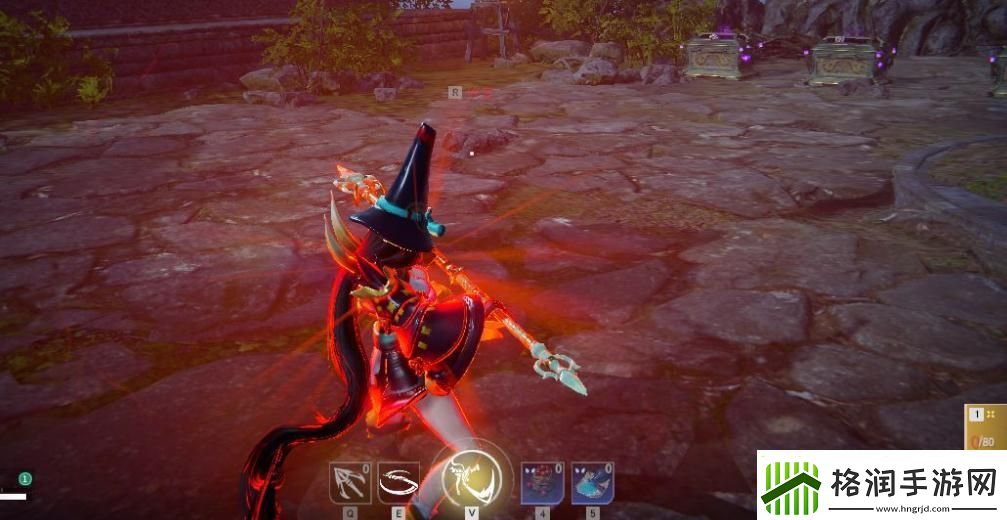This screenshot has width=1007, height=520.
Task: Open the green-logo site watermark
Action: [x=881, y=486]
